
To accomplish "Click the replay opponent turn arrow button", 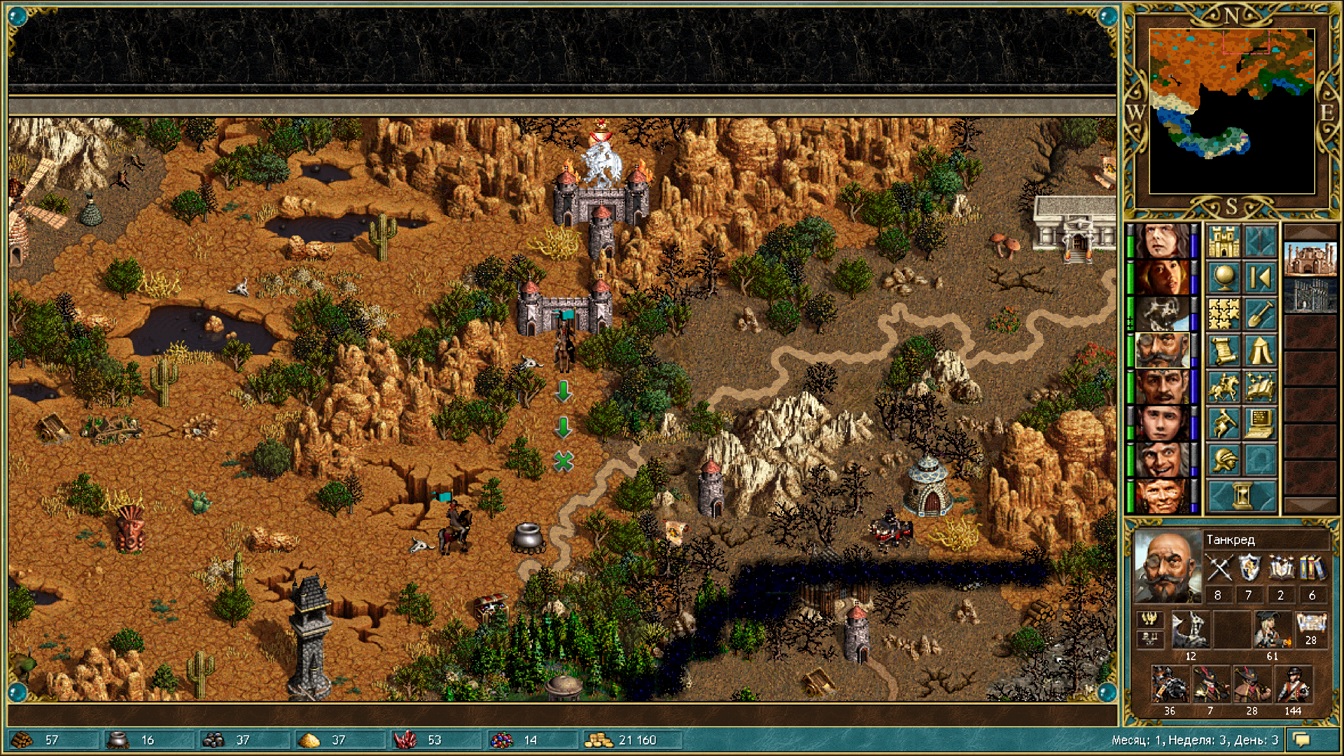I will 1260,277.
